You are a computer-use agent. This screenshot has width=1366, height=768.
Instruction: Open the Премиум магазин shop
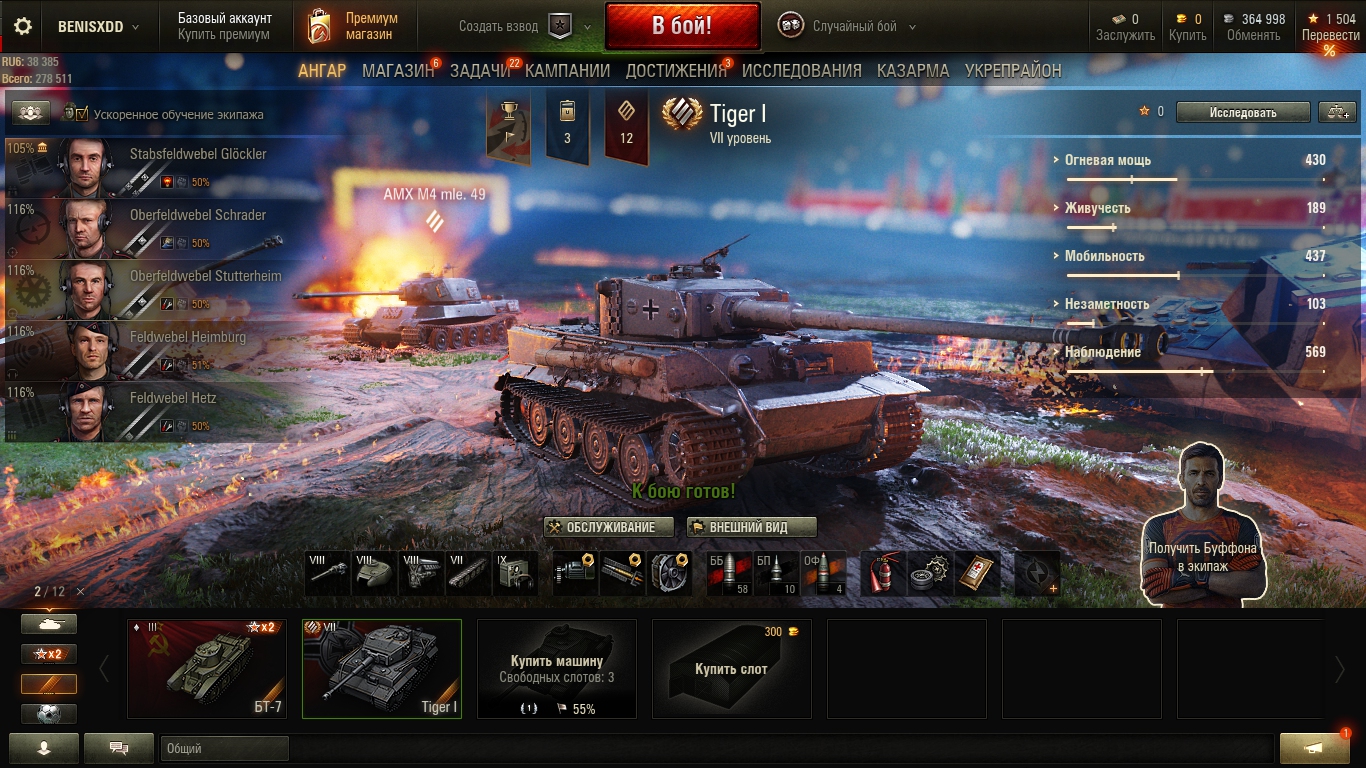click(353, 26)
